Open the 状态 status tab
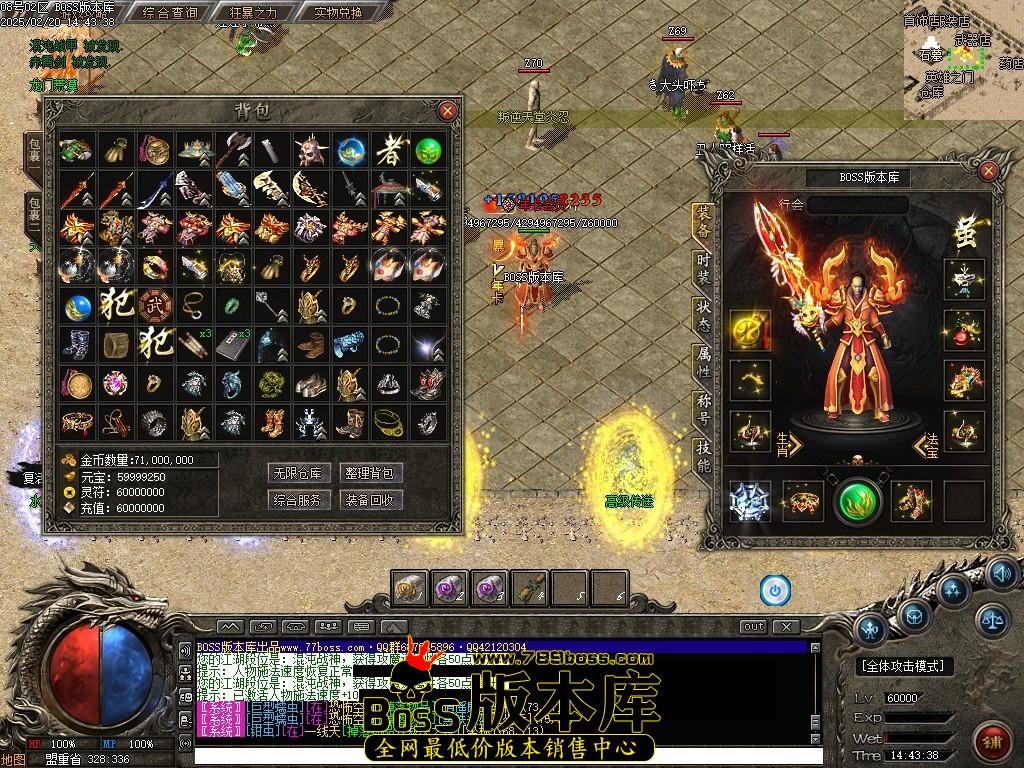This screenshot has height=768, width=1024. coord(704,313)
